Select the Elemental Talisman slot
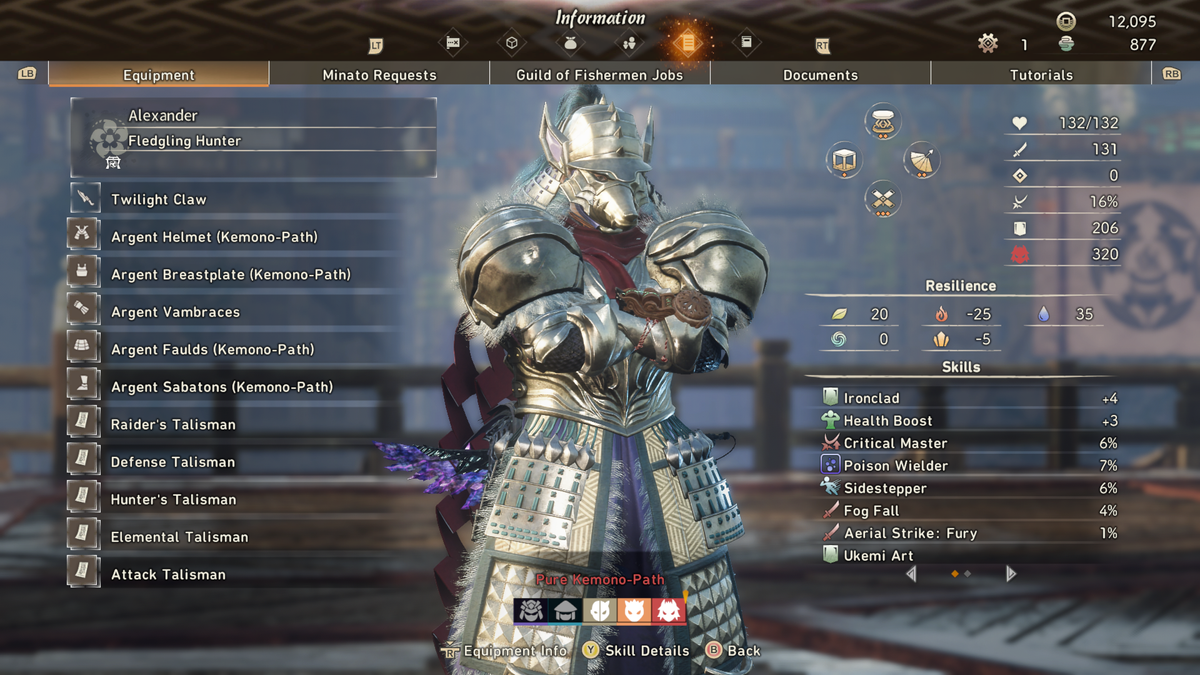This screenshot has height=675, width=1200. (179, 537)
